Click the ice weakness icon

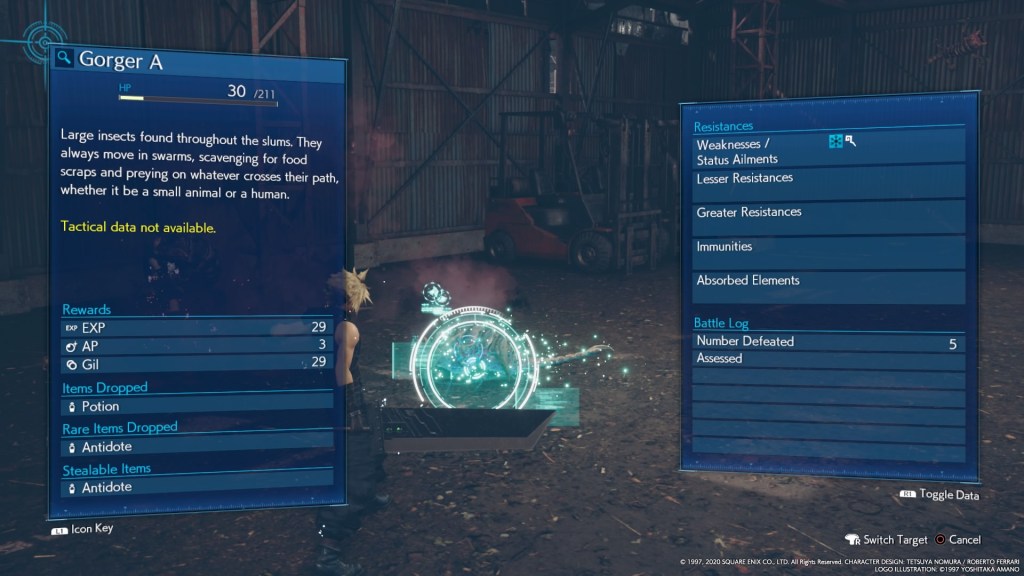(x=835, y=142)
